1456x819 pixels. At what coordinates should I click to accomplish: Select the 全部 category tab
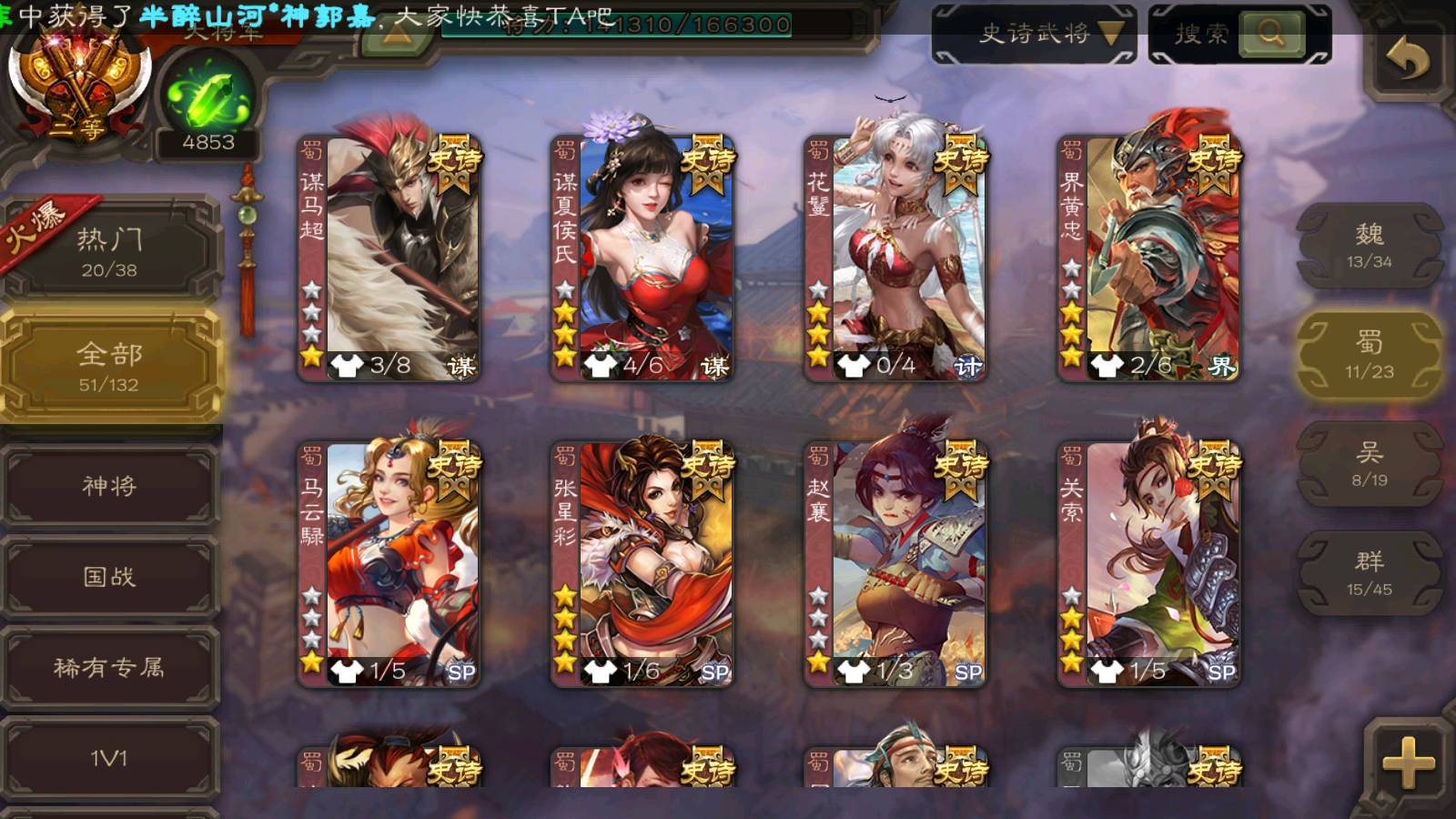tap(109, 366)
